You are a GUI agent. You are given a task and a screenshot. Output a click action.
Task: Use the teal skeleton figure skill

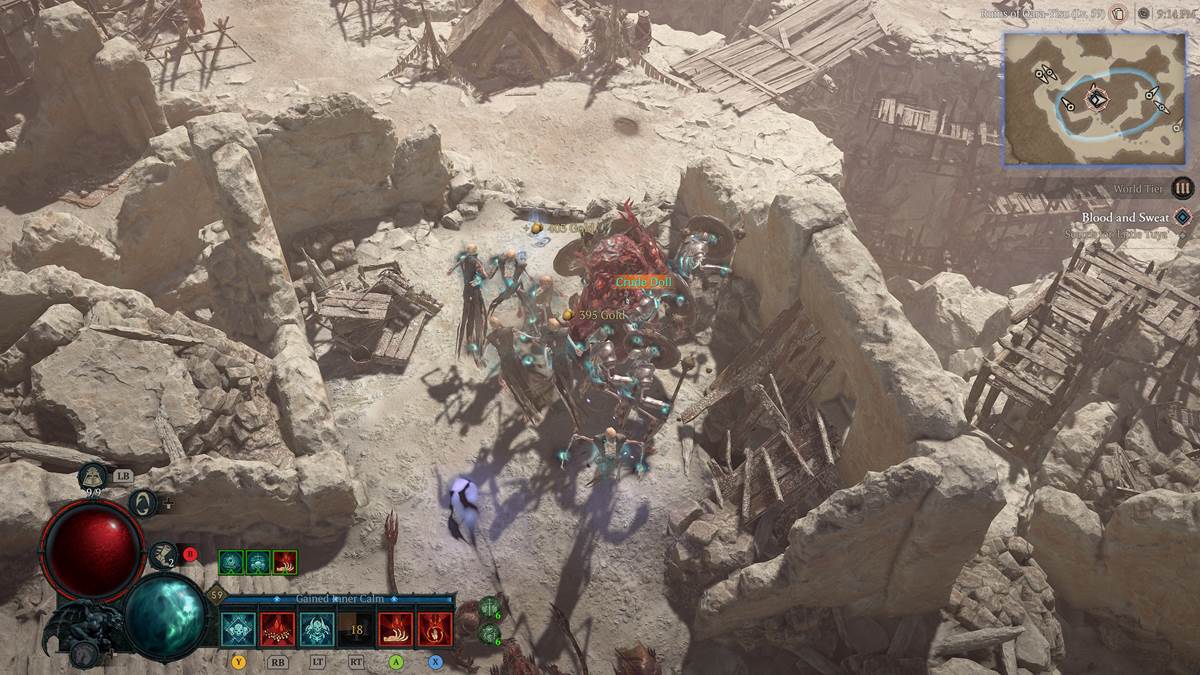[x=317, y=628]
